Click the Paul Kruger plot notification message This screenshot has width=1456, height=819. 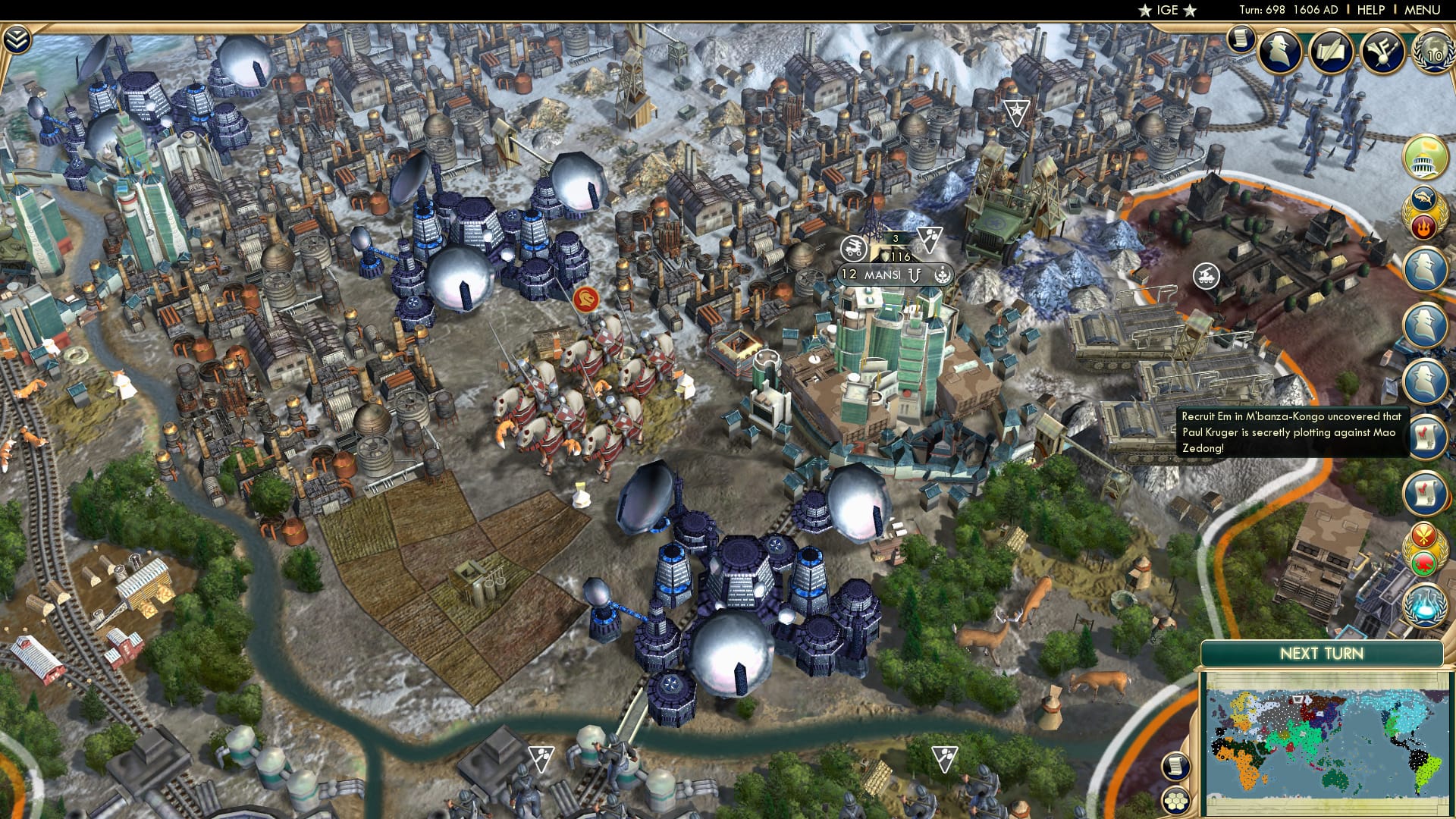(x=1289, y=432)
